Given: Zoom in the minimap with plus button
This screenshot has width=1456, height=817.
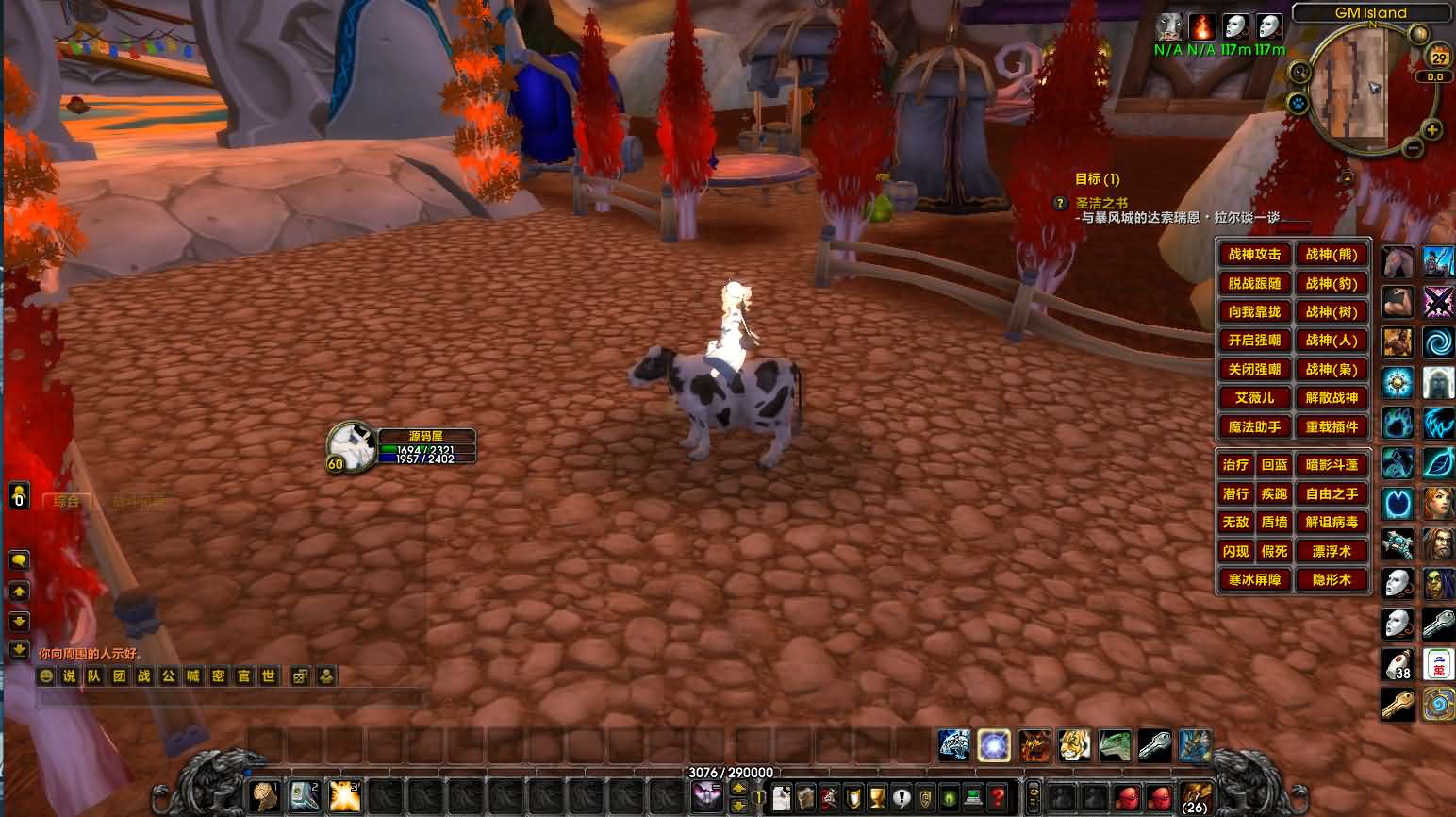Looking at the screenshot, I should click(x=1431, y=130).
